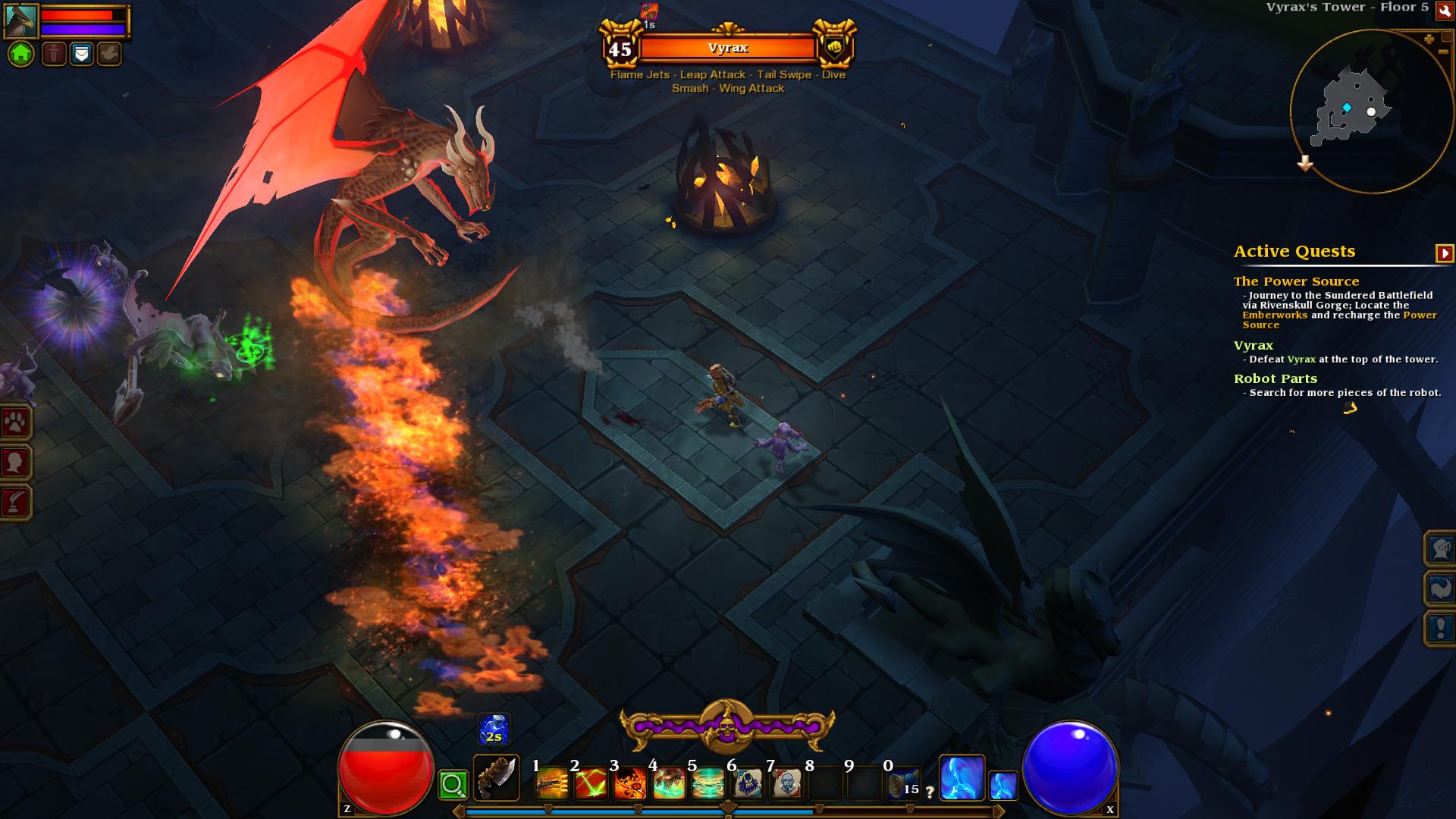Open the character head silhouette panel
1456x819 pixels.
click(15, 462)
